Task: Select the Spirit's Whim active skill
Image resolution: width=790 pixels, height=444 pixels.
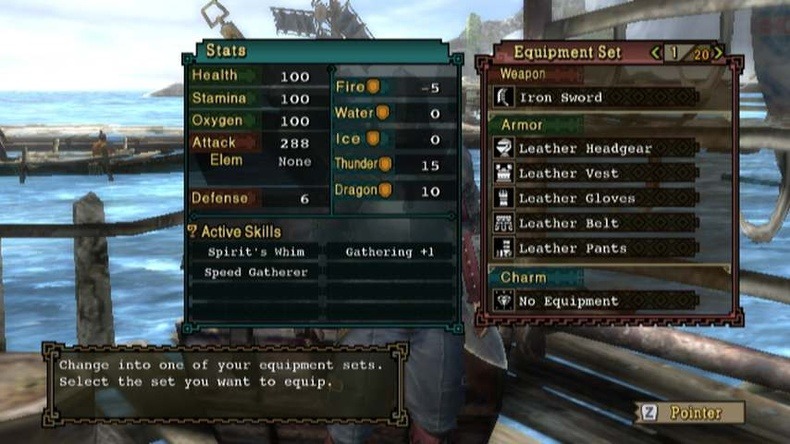Action: (256, 252)
